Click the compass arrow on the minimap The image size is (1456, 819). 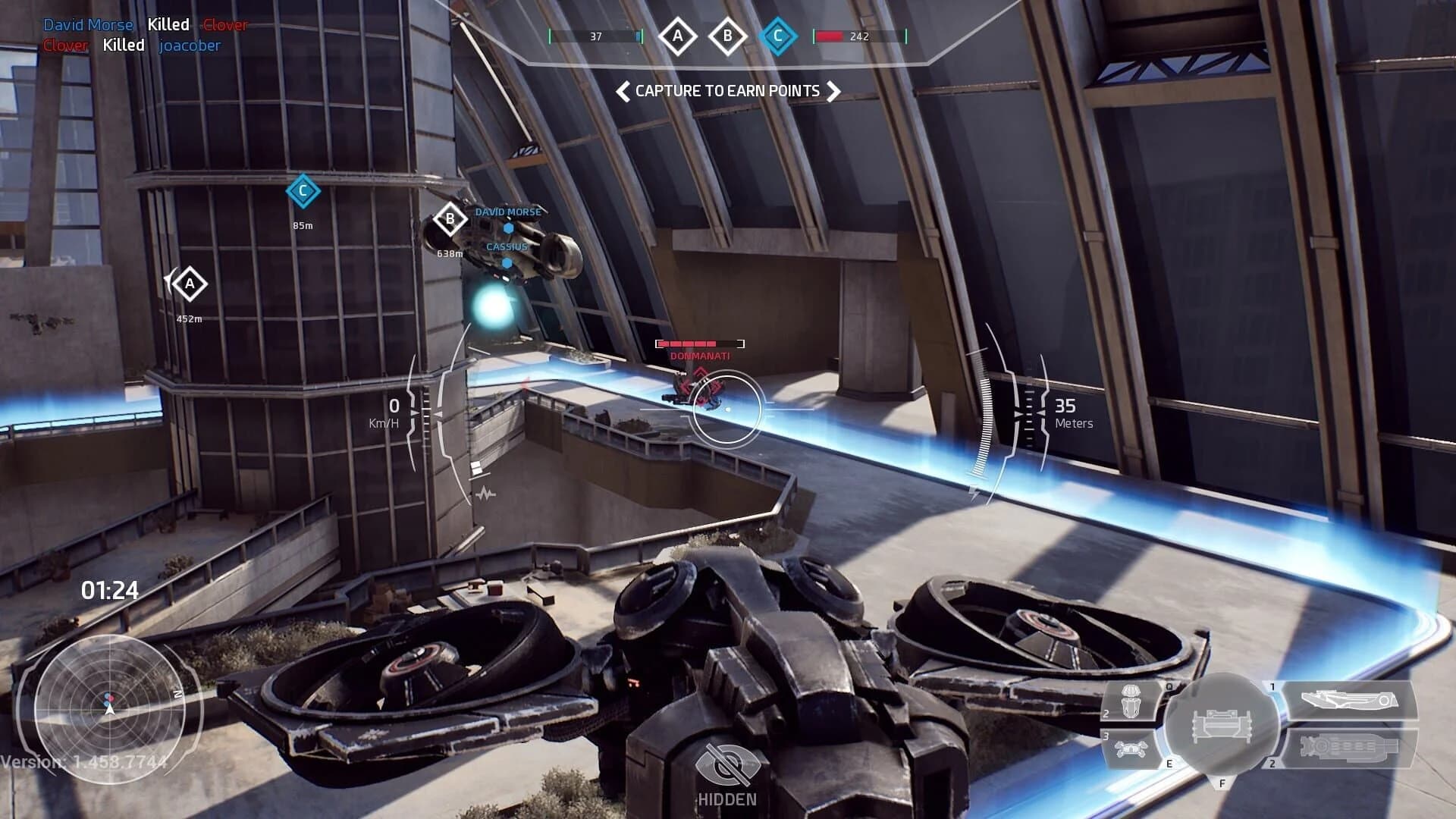click(x=110, y=711)
